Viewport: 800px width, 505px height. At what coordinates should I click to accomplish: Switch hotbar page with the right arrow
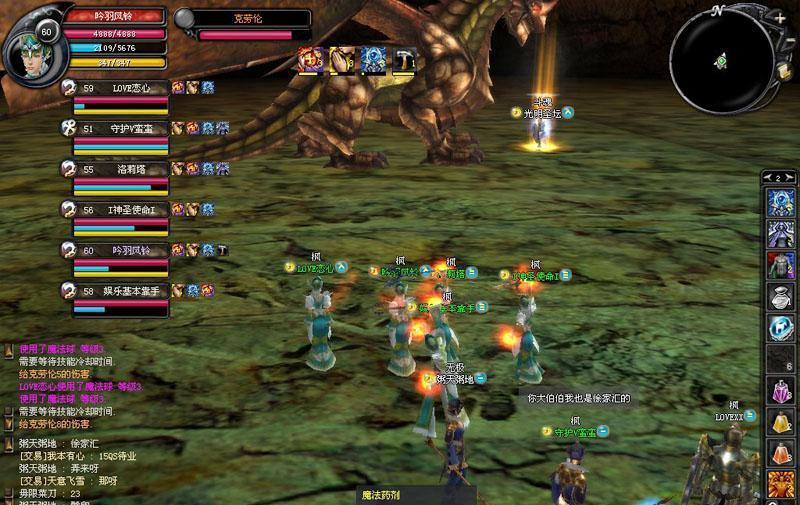(792, 177)
